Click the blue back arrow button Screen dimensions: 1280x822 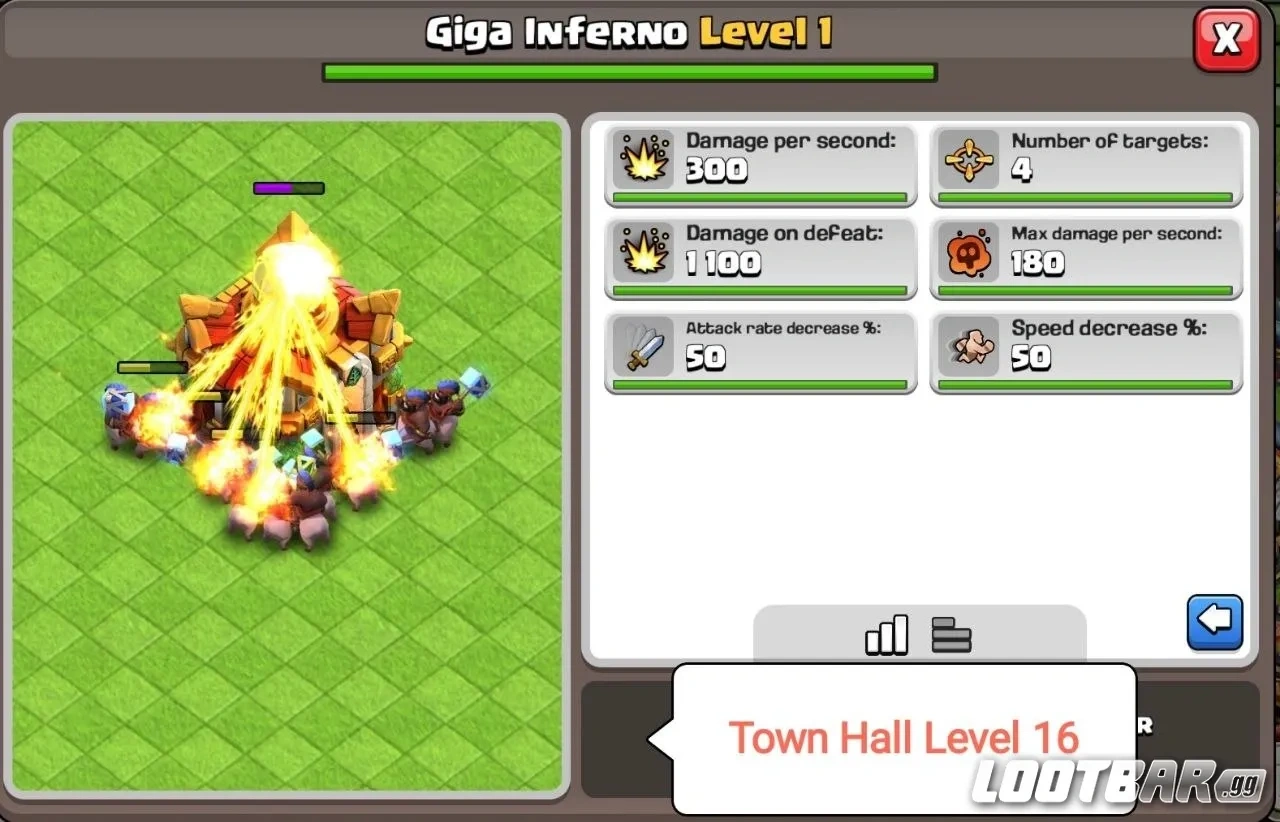(x=1215, y=620)
